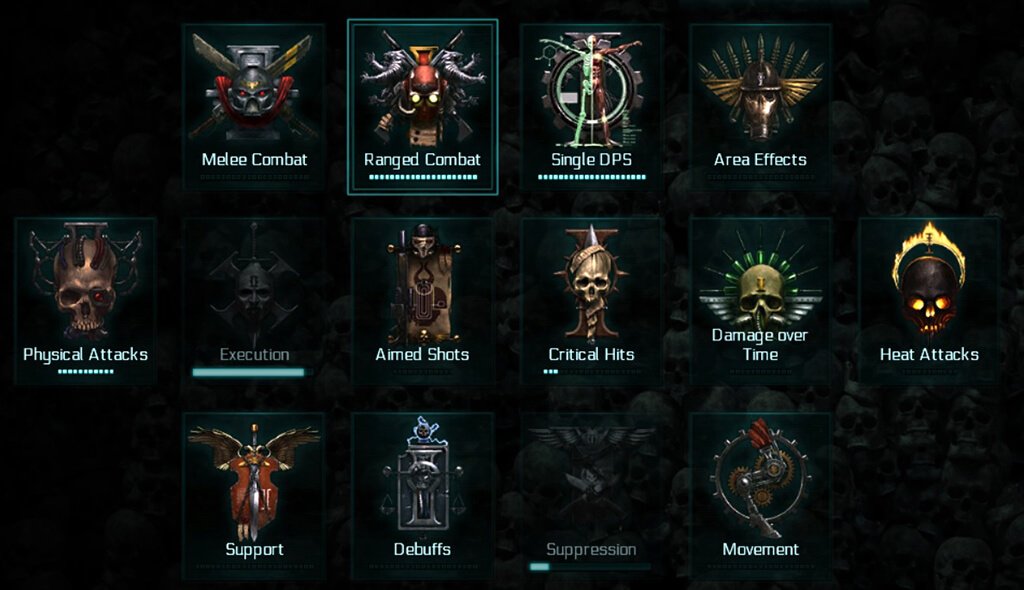
Task: Select the Support skill tree
Action: click(254, 495)
